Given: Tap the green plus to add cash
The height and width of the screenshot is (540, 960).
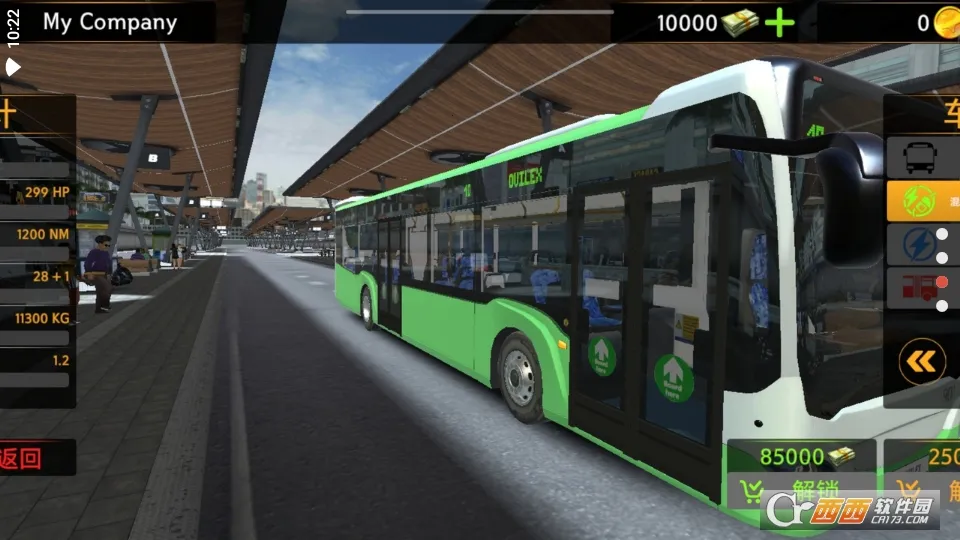Looking at the screenshot, I should [780, 22].
